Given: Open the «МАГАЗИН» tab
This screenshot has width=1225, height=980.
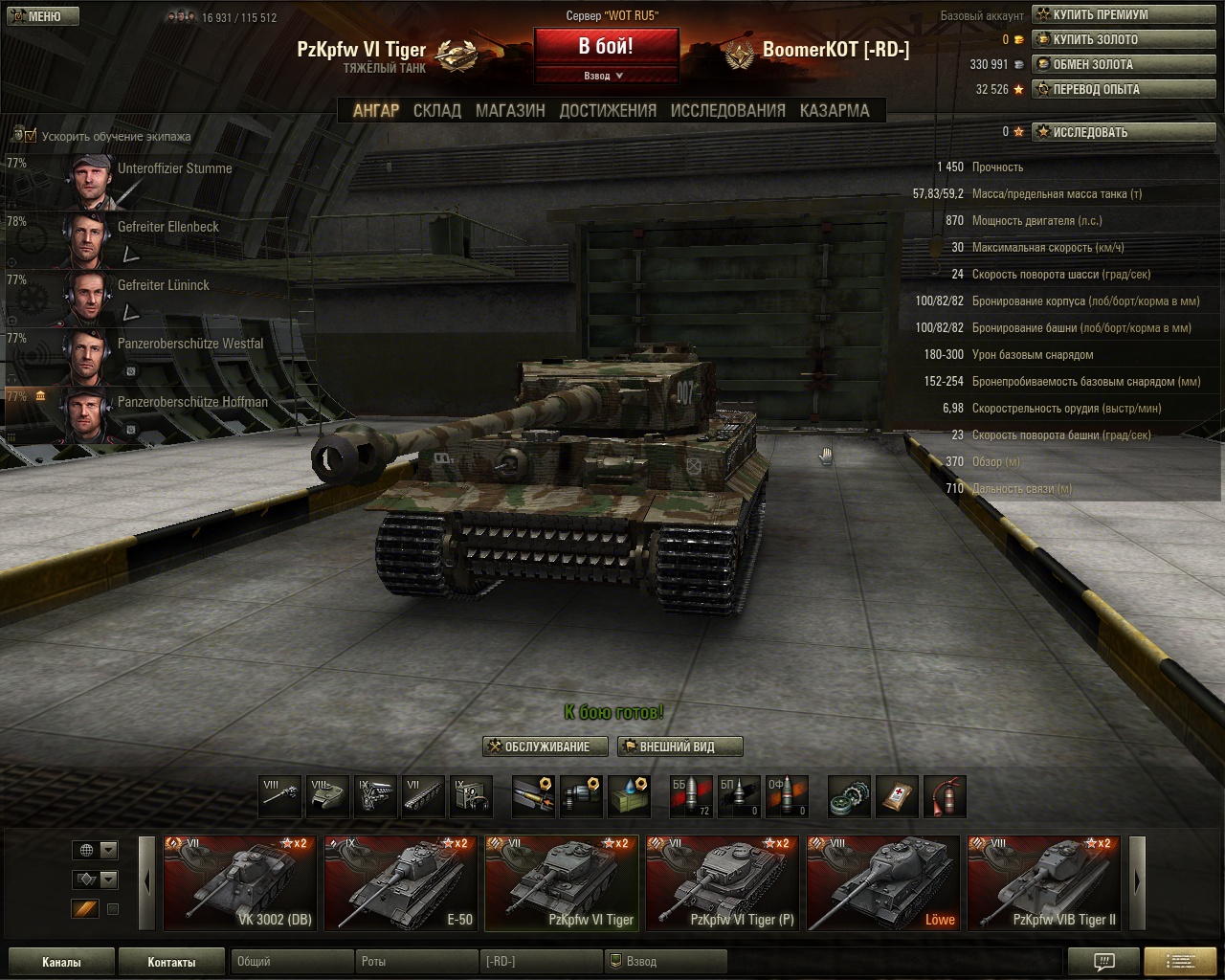Looking at the screenshot, I should click(x=510, y=110).
